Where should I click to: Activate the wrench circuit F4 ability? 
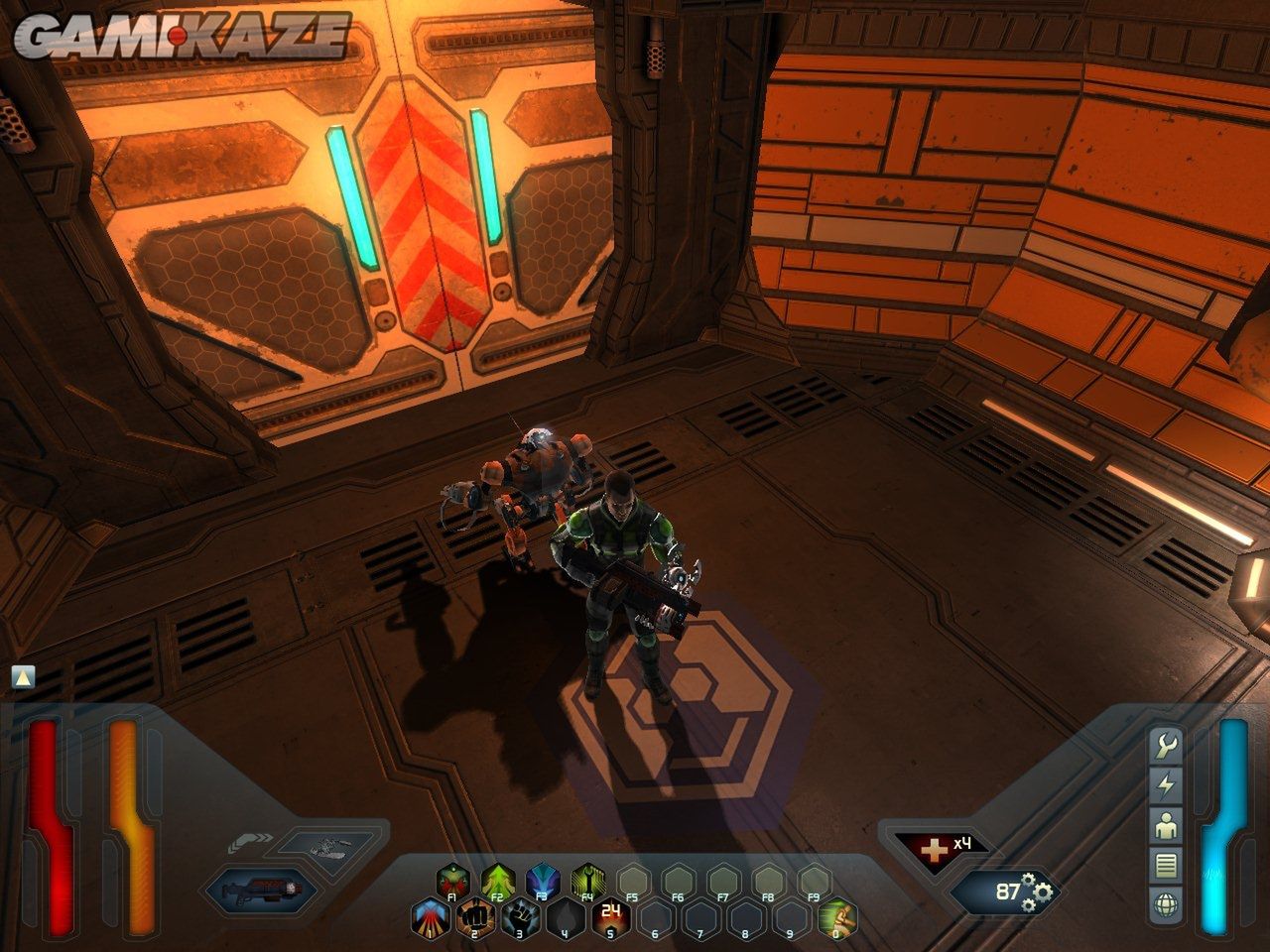coord(588,879)
